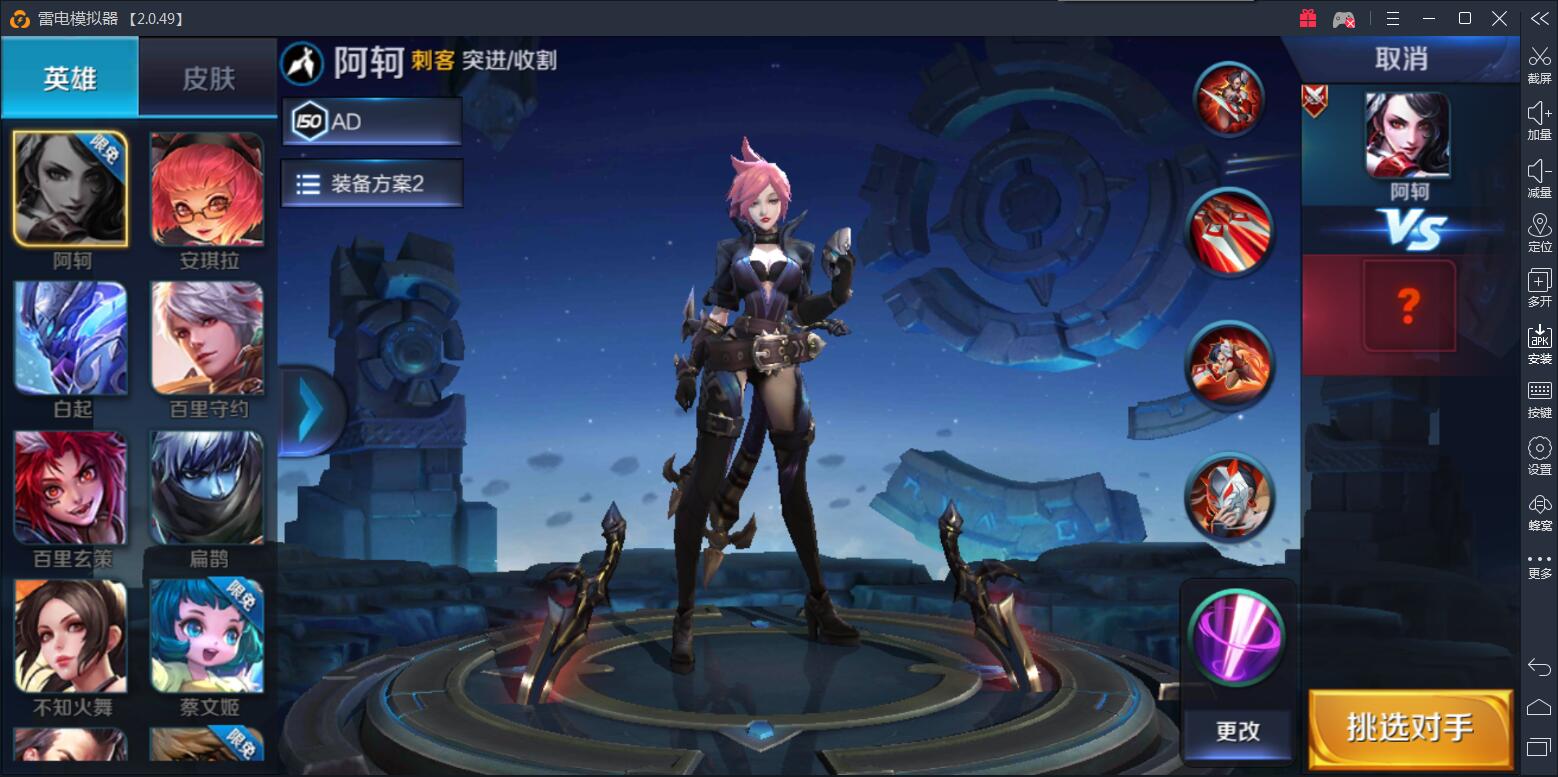1558x777 pixels.
Task: Open the 150 AD rune page selector
Action: 371,122
